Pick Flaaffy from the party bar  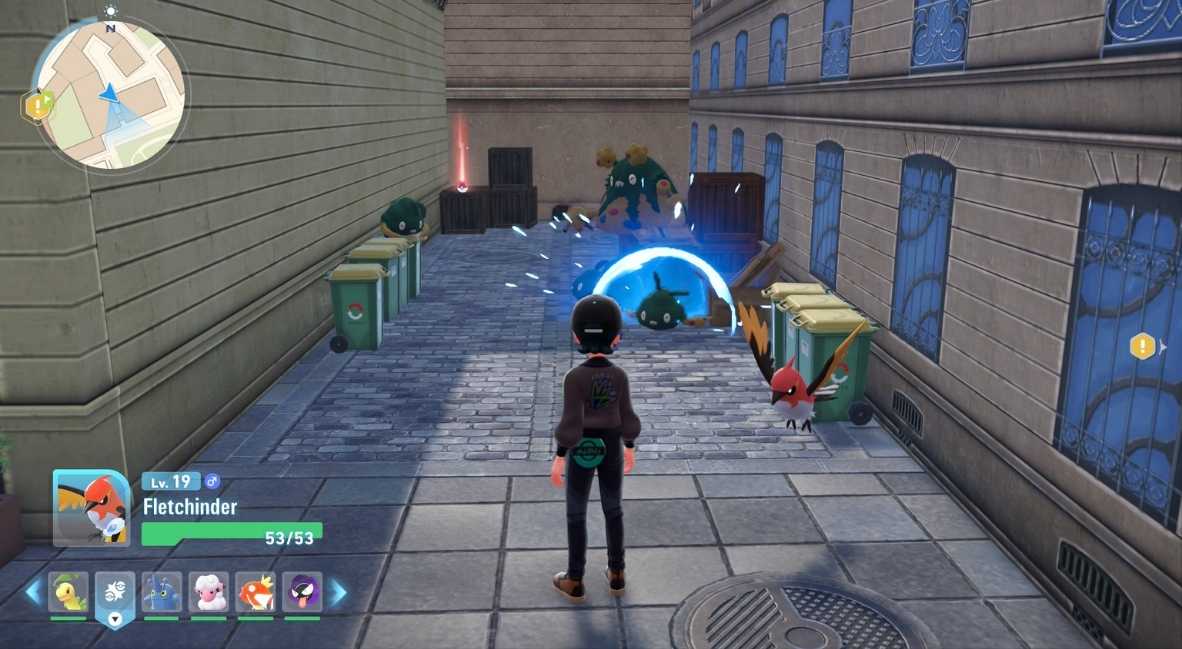(x=209, y=592)
